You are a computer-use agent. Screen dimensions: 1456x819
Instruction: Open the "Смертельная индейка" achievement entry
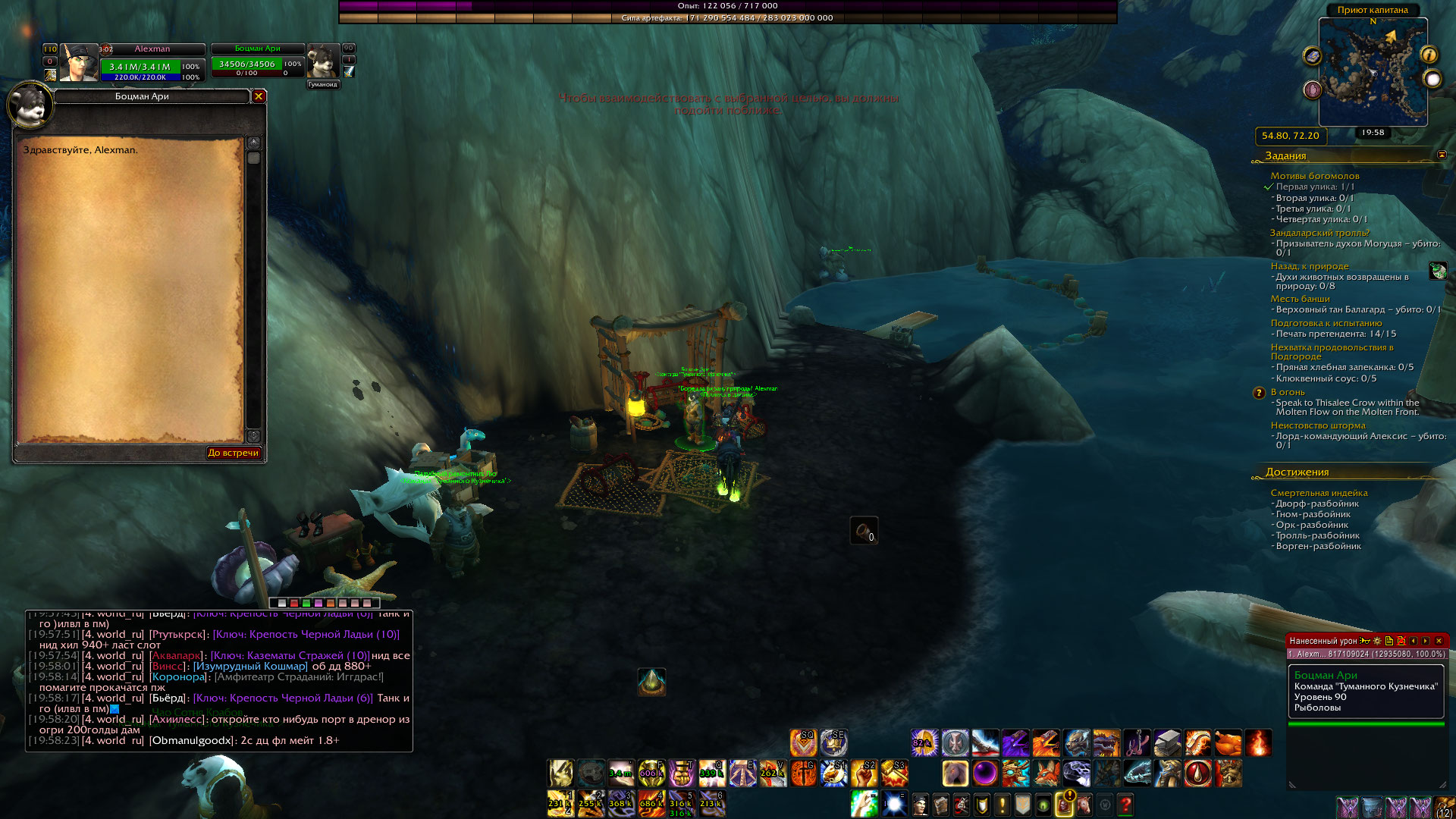pyautogui.click(x=1319, y=493)
